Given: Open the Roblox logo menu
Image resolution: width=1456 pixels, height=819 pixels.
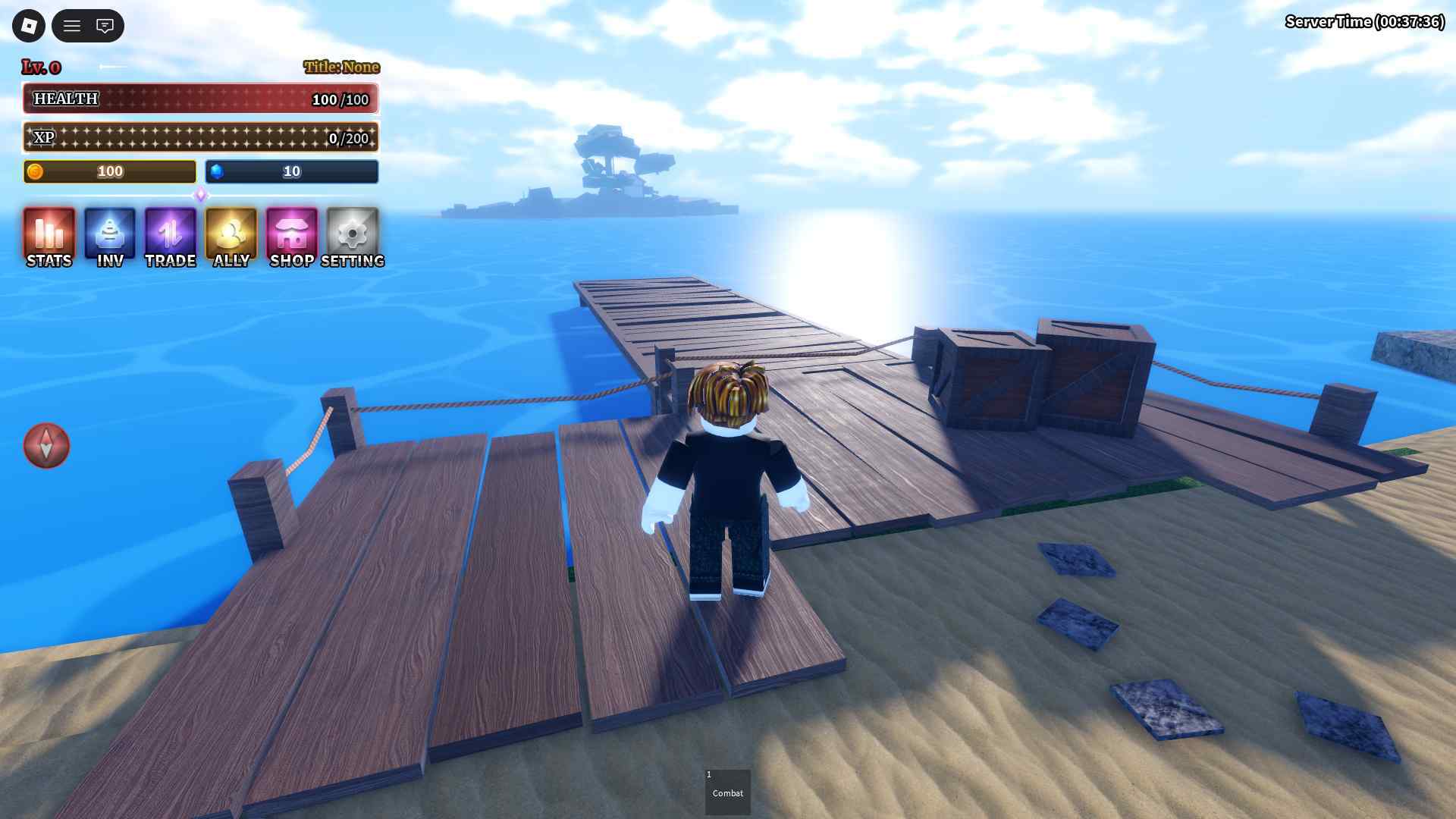Looking at the screenshot, I should pos(29,26).
